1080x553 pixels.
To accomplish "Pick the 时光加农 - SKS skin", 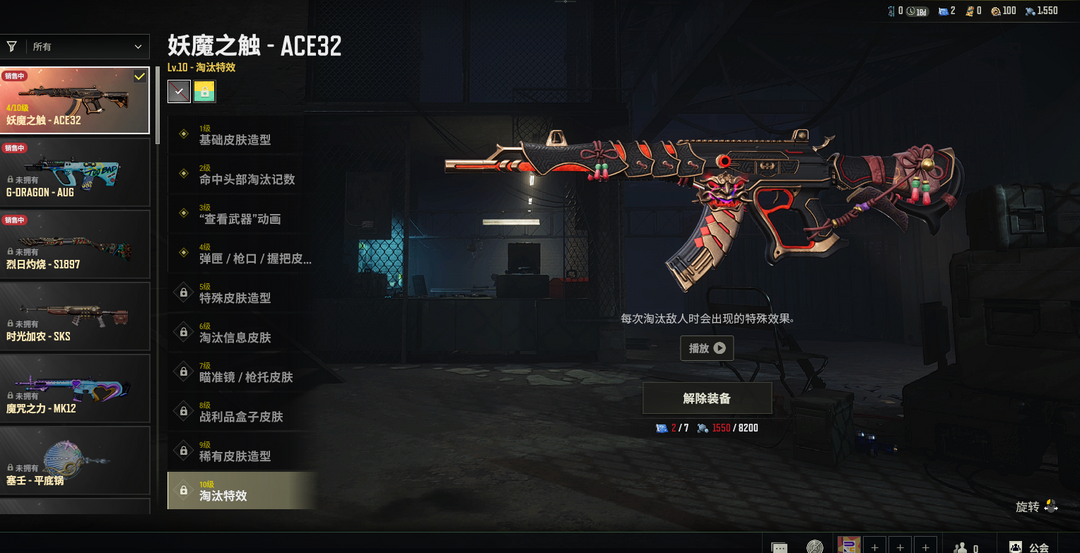I will pos(75,316).
